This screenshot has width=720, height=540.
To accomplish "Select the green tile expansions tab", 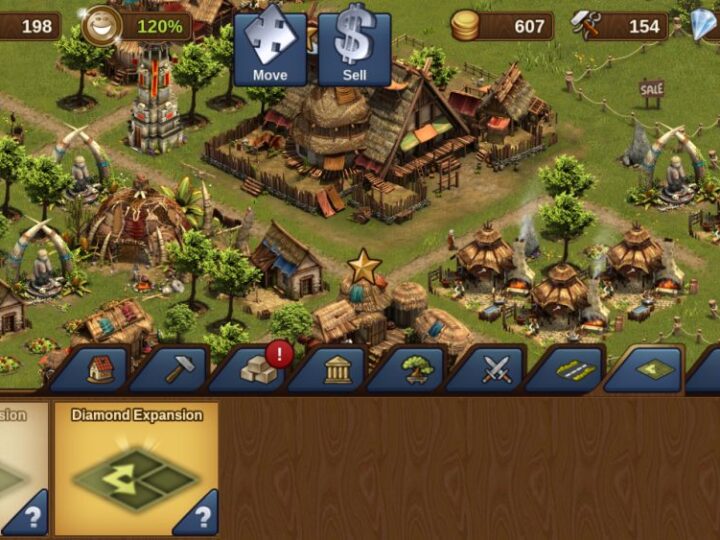I will point(654,369).
